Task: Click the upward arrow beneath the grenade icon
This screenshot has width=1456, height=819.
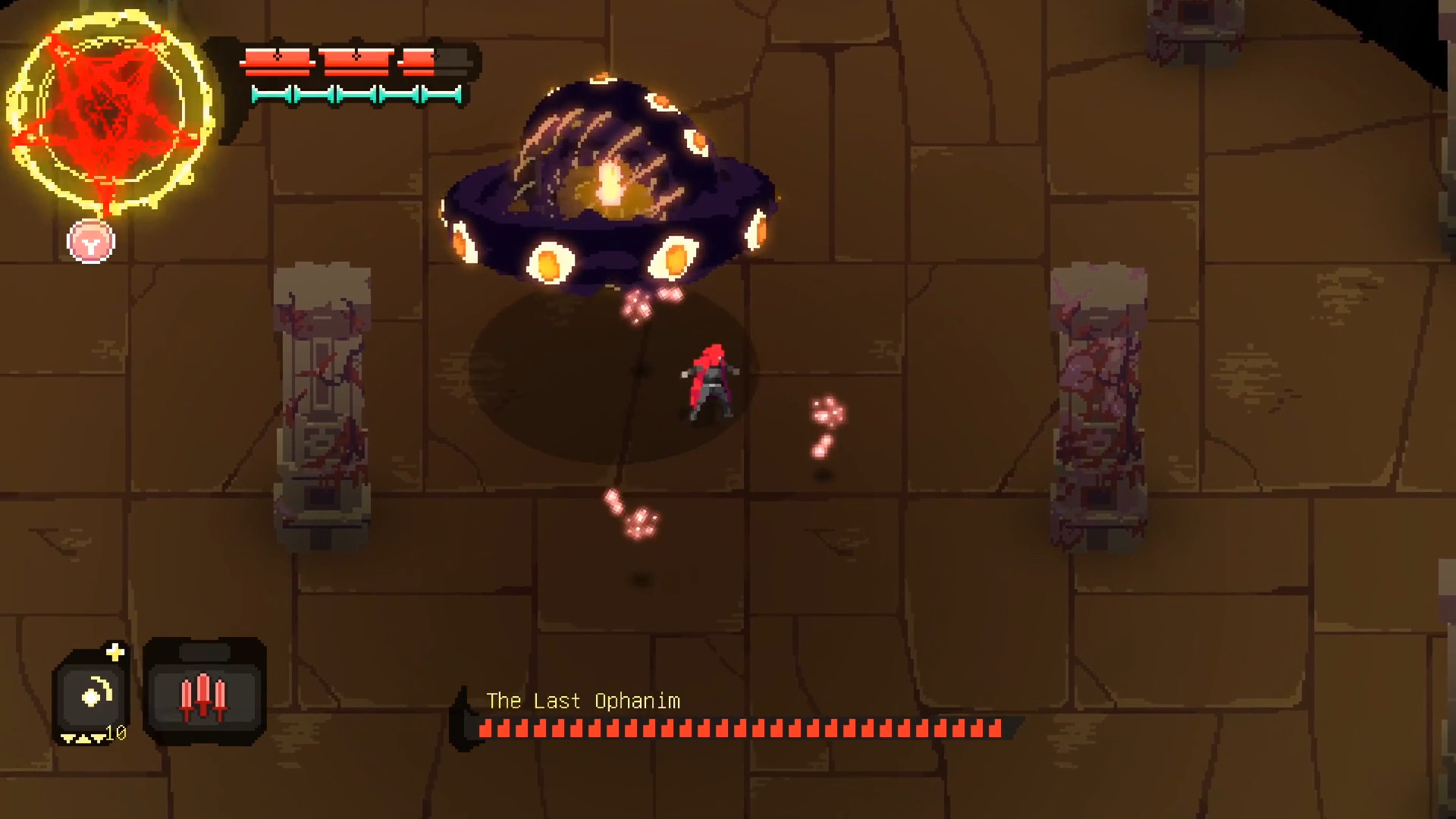Action: click(x=83, y=738)
